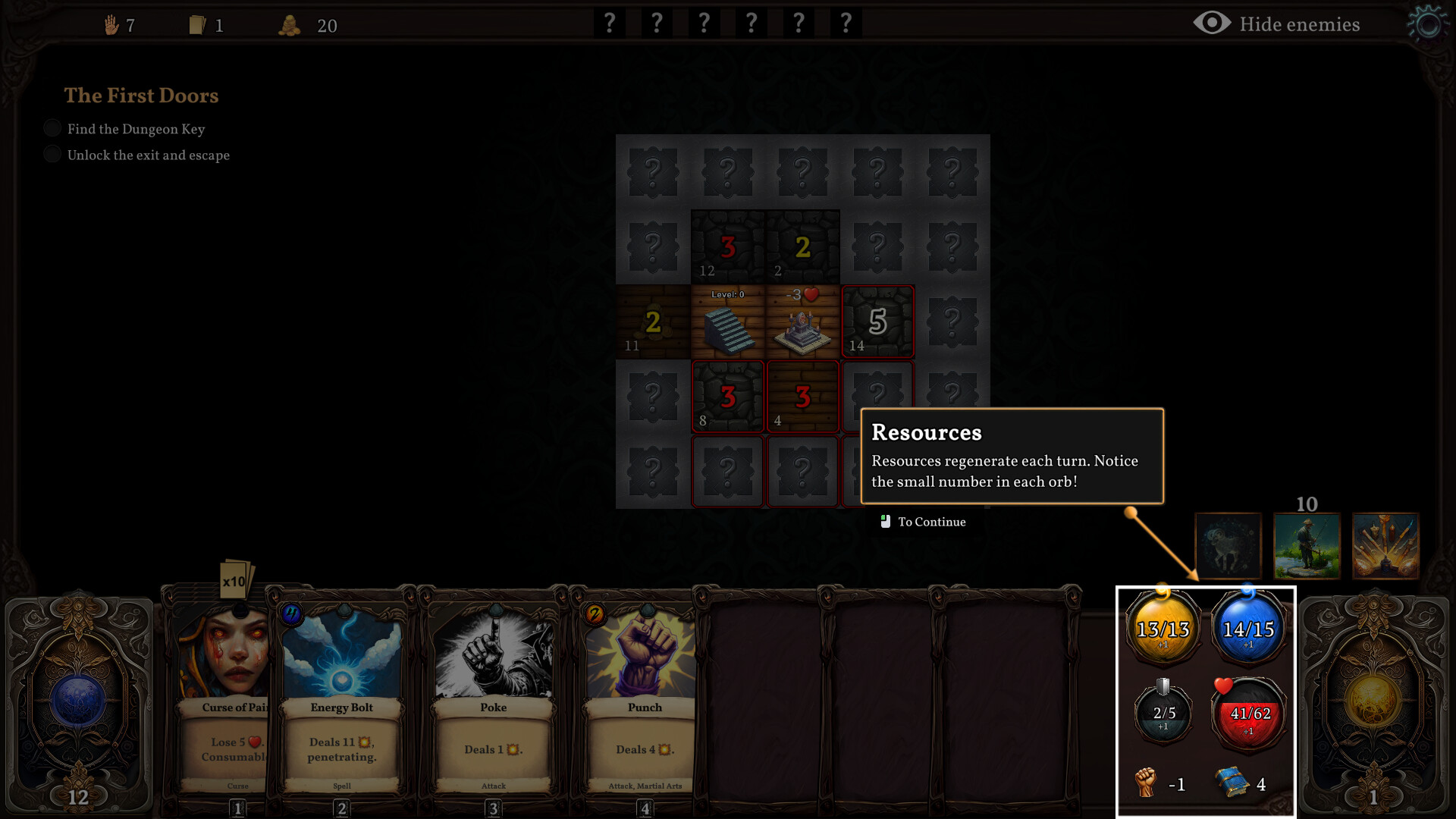Click the hand icon showing 7 in top bar
The height and width of the screenshot is (819, 1456).
coord(112,25)
